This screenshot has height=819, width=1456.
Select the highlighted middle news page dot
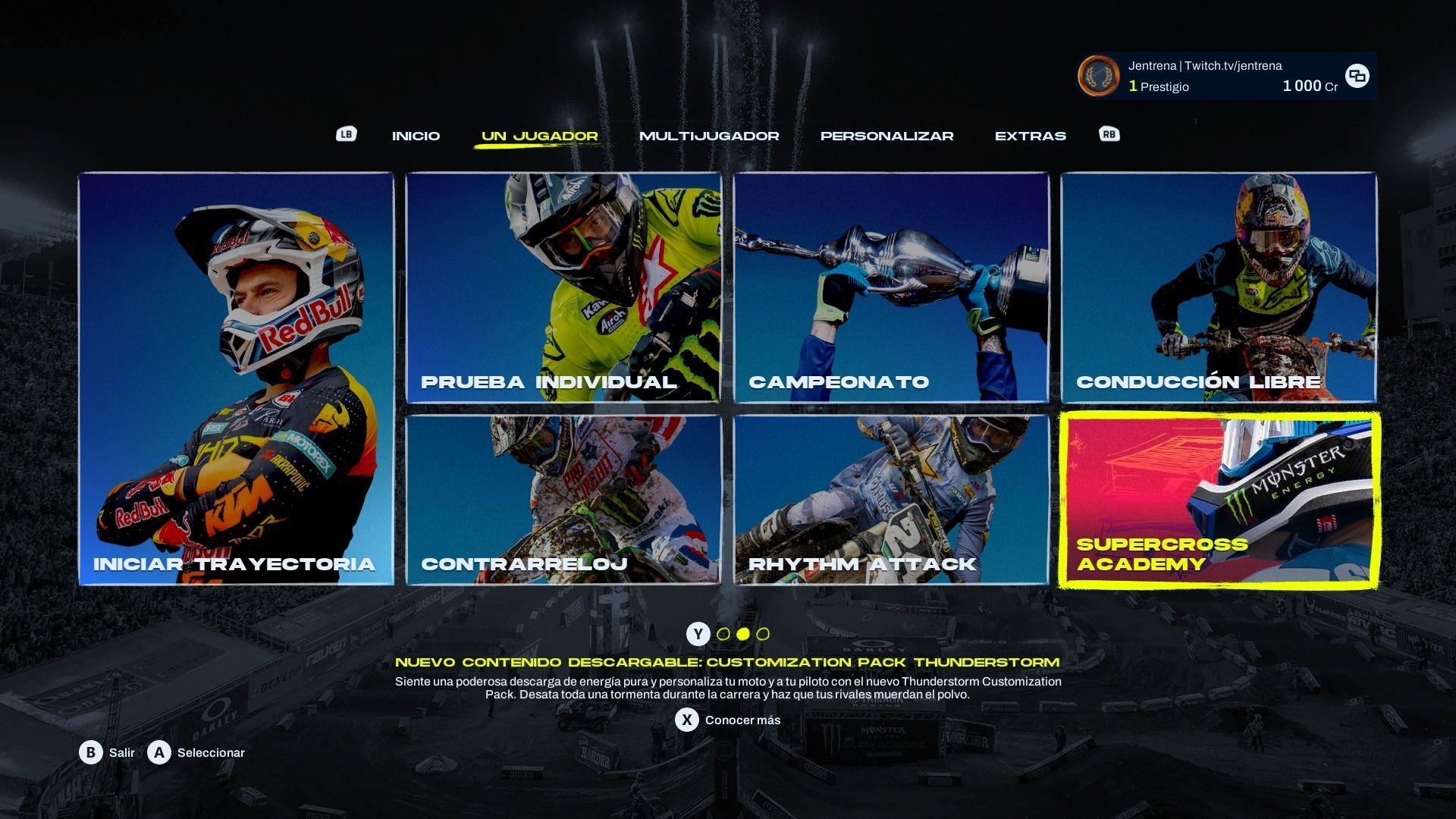coord(743,634)
